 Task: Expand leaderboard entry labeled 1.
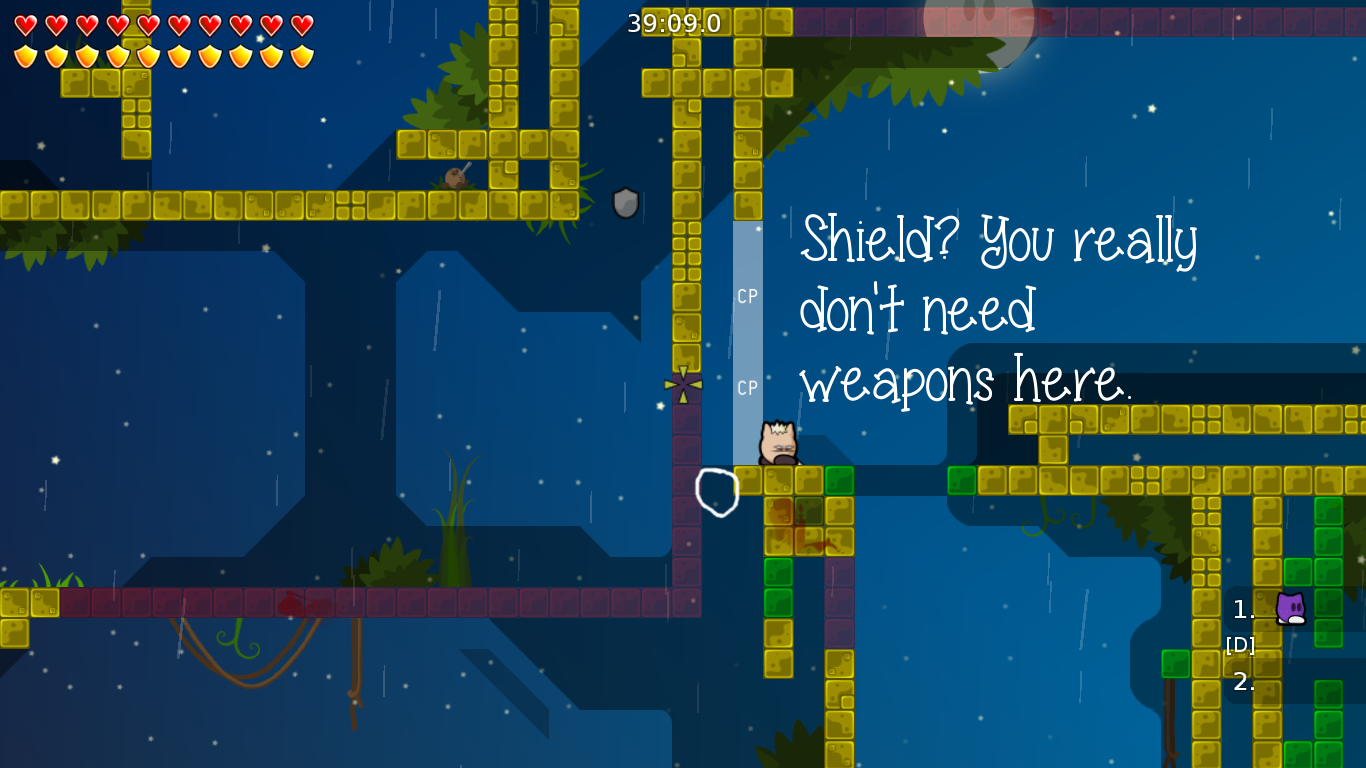1242,610
